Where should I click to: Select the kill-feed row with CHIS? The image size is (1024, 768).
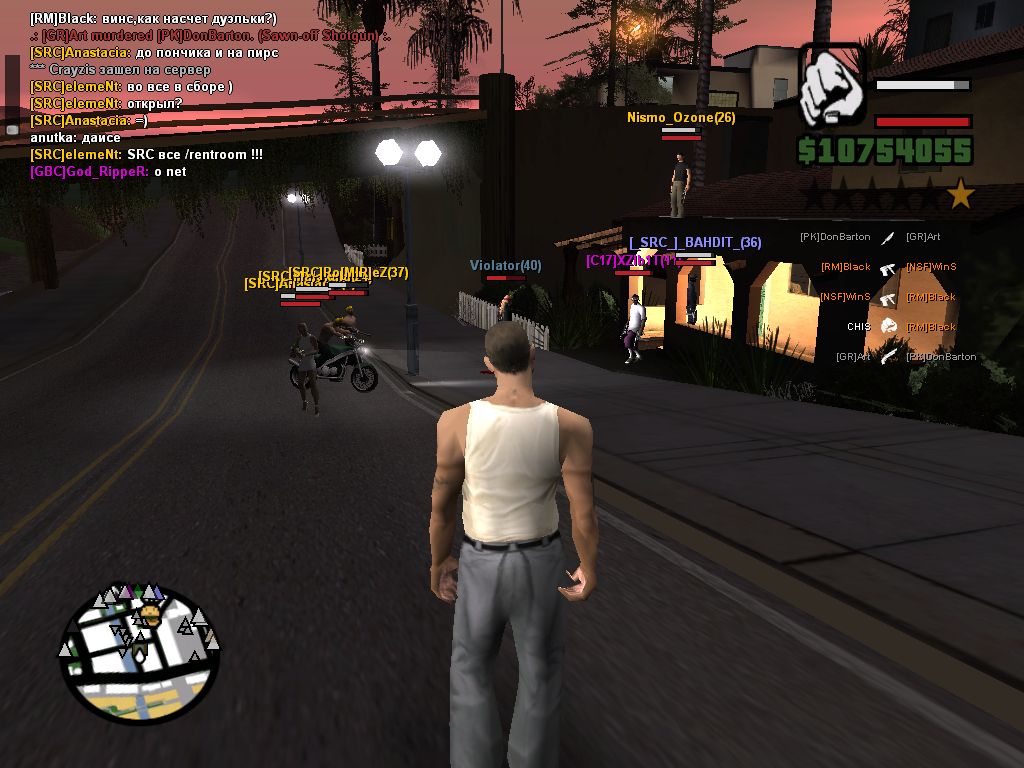pyautogui.click(x=886, y=327)
